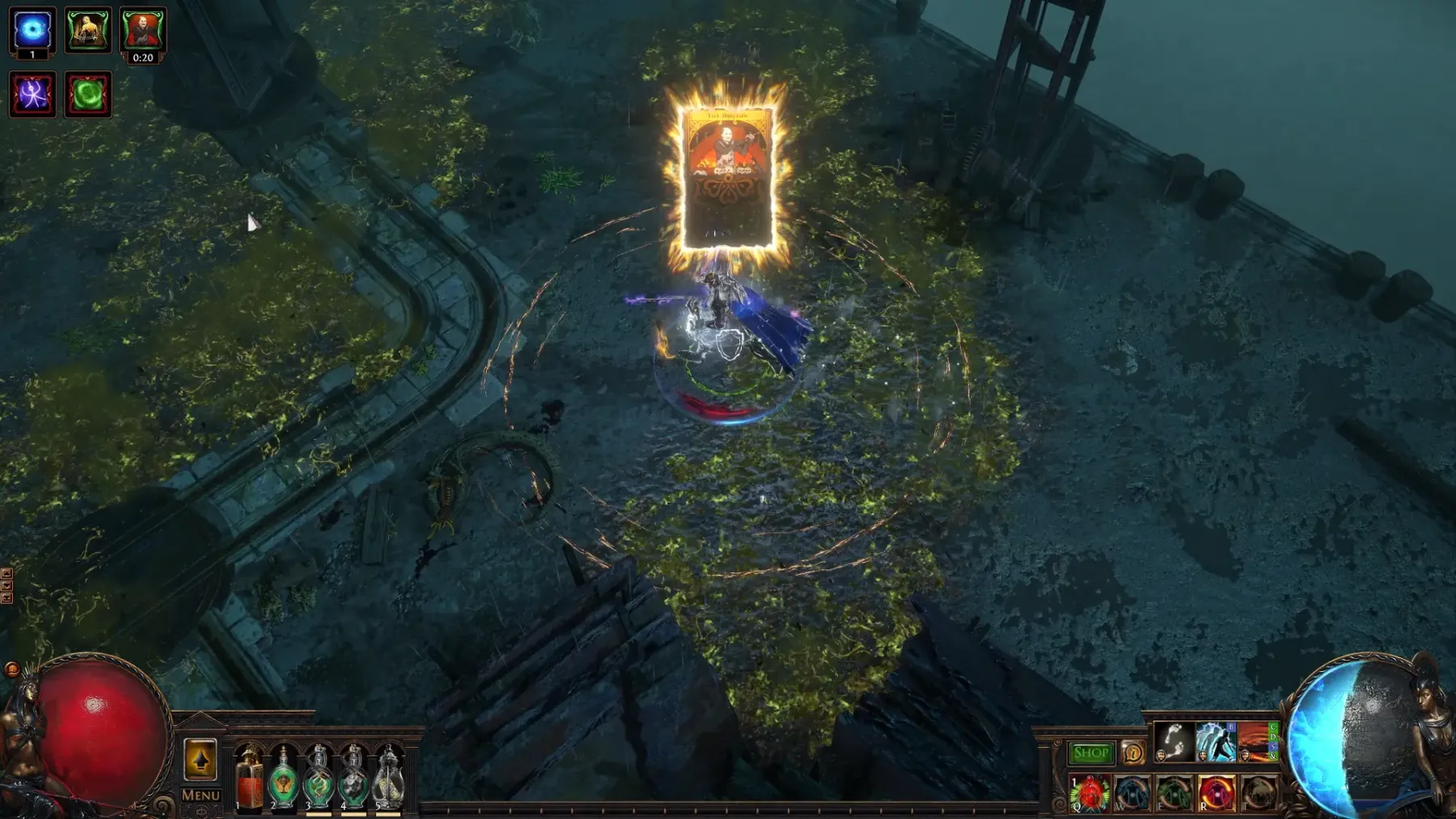Activate the green skill bound to E
The image size is (1456, 819).
click(x=1174, y=793)
